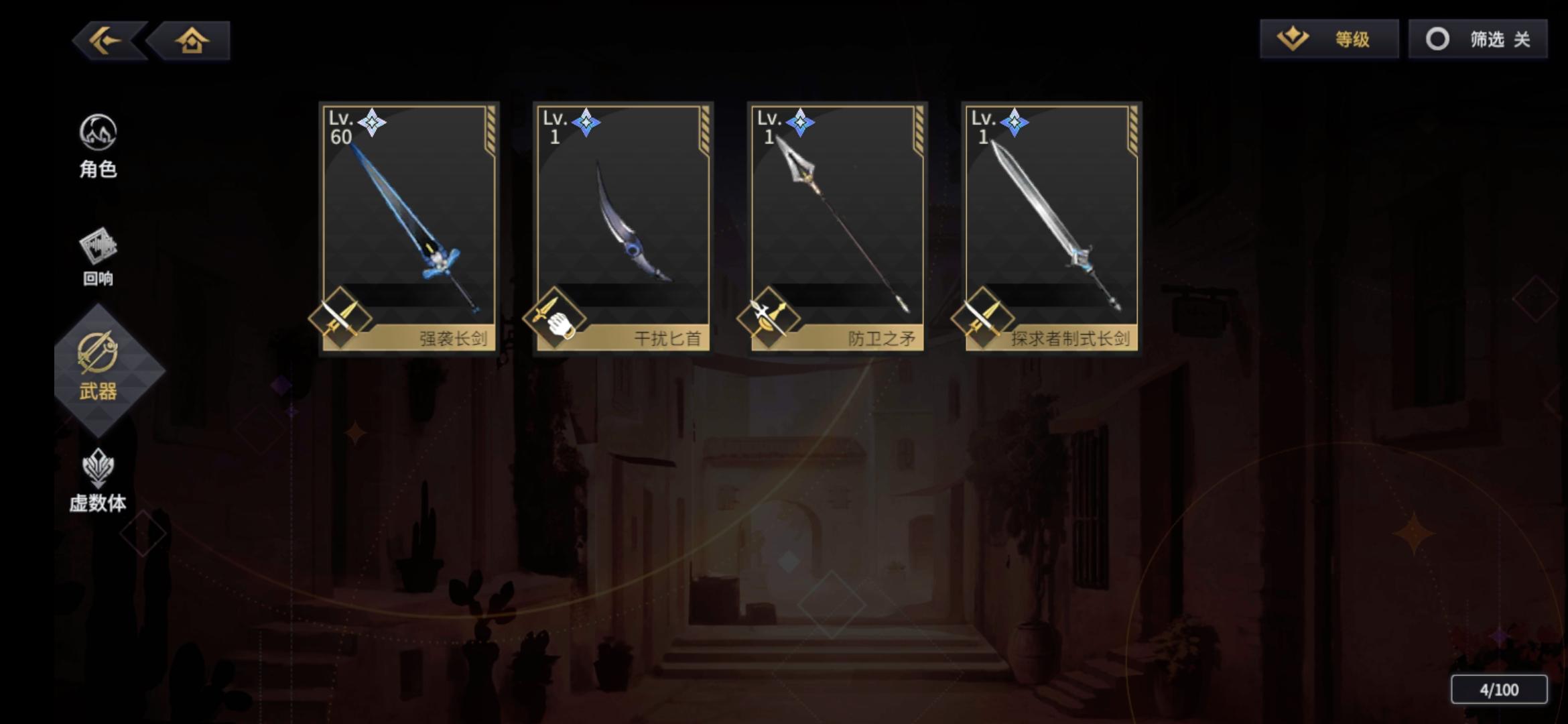Screen dimensions: 1568x724
Task: Expand sort options via the diamond rank icon
Action: tap(1295, 40)
